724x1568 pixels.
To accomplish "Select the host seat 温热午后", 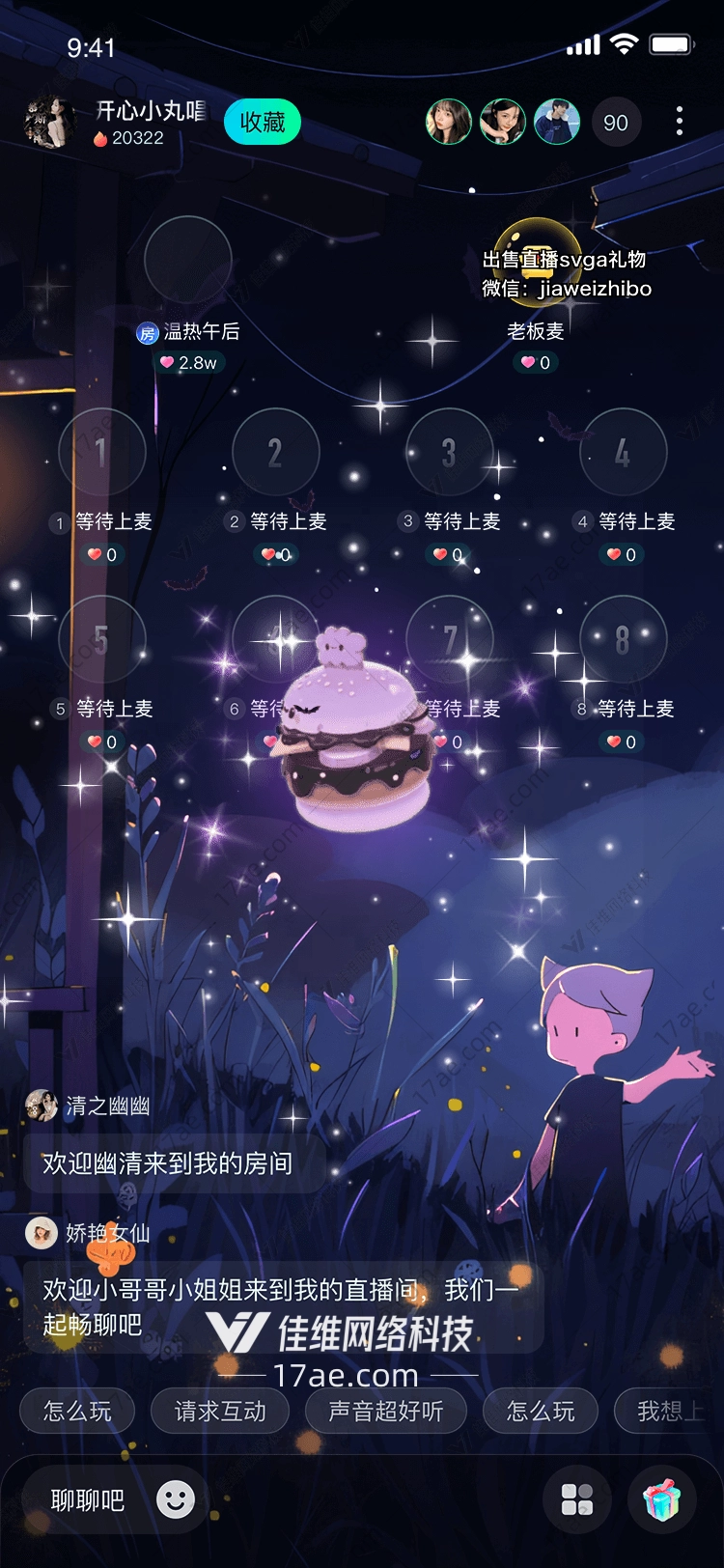I will tap(188, 261).
